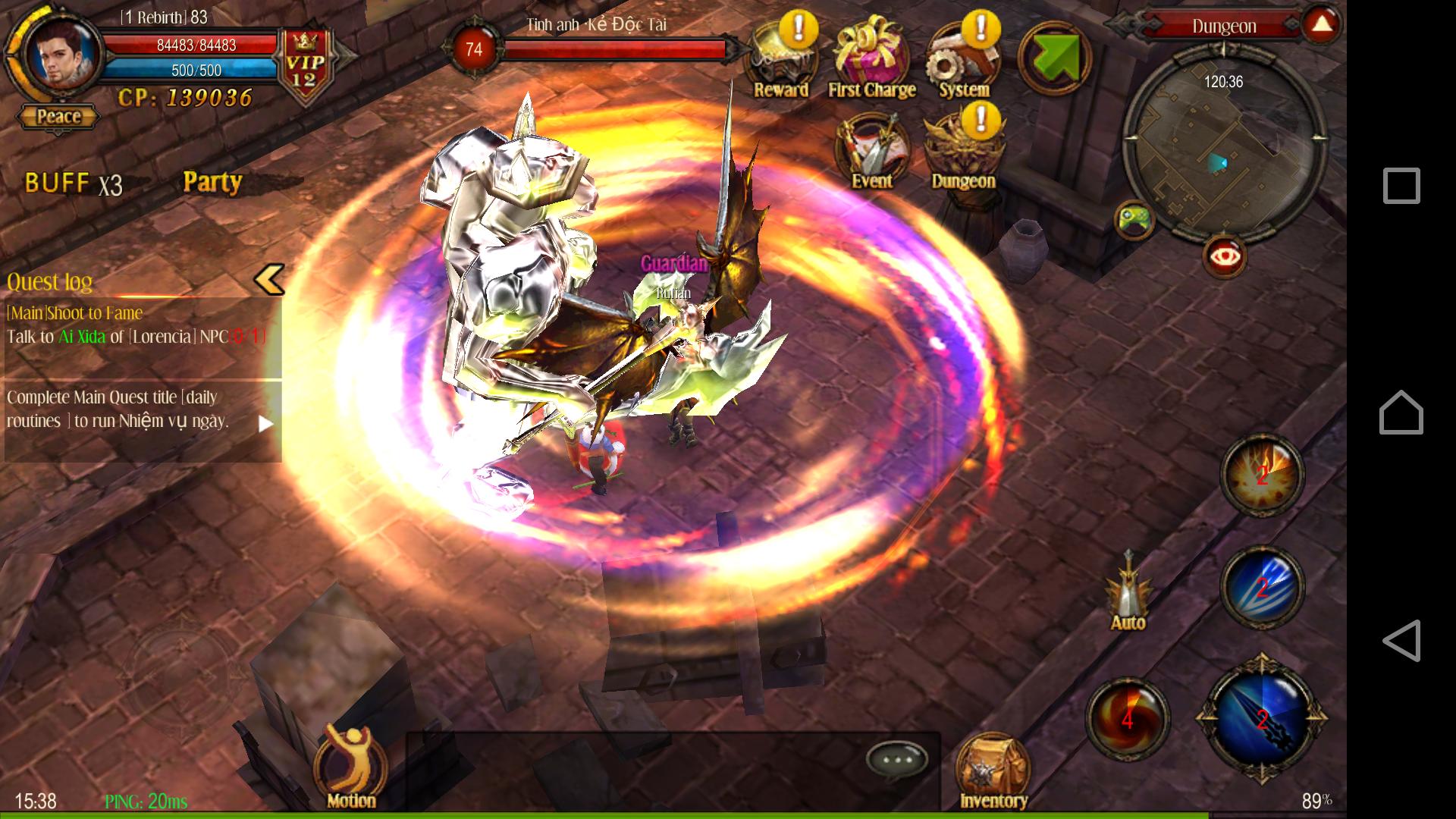Screen dimensions: 1456x819
Task: Open the Reward treasure chest icon
Action: click(x=780, y=62)
